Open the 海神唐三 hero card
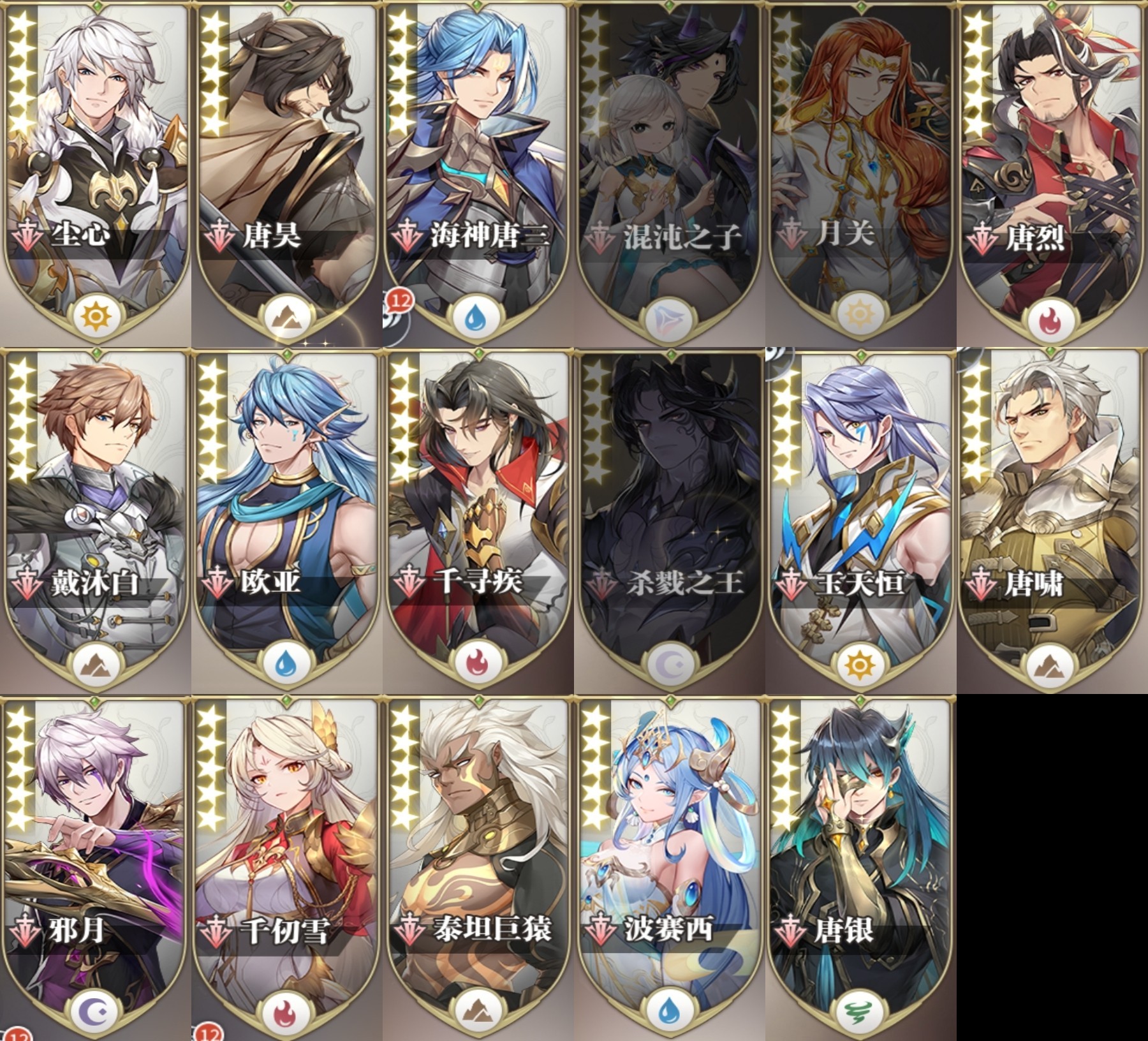 pos(478,166)
